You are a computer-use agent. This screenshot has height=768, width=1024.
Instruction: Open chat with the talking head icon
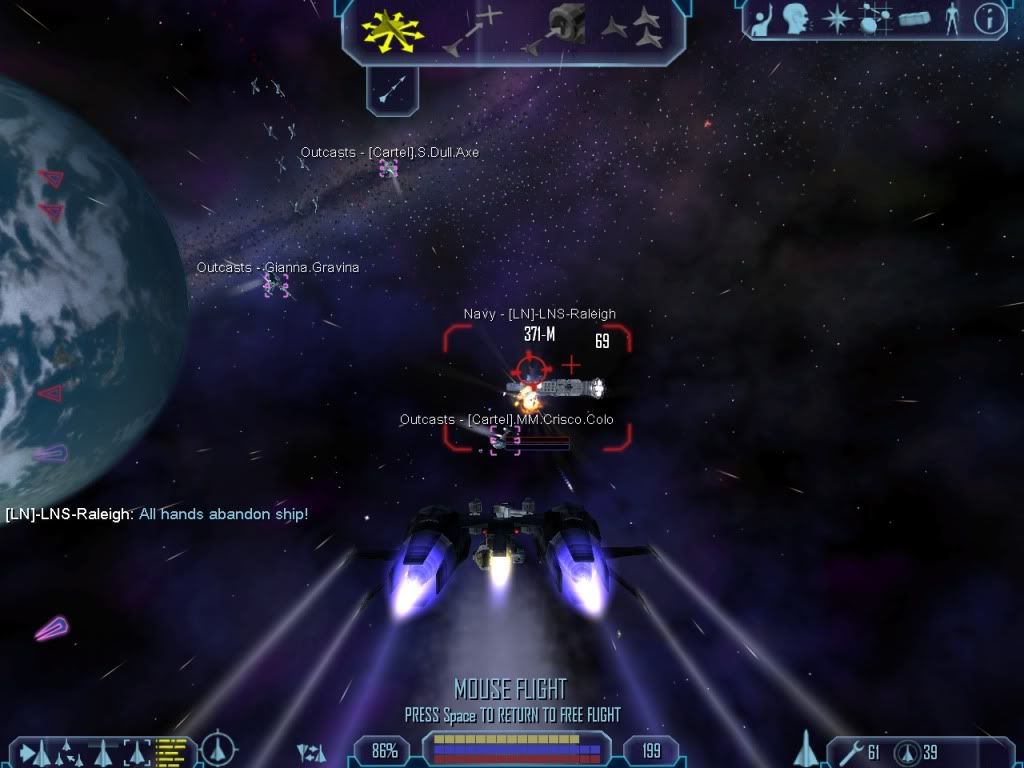click(796, 18)
